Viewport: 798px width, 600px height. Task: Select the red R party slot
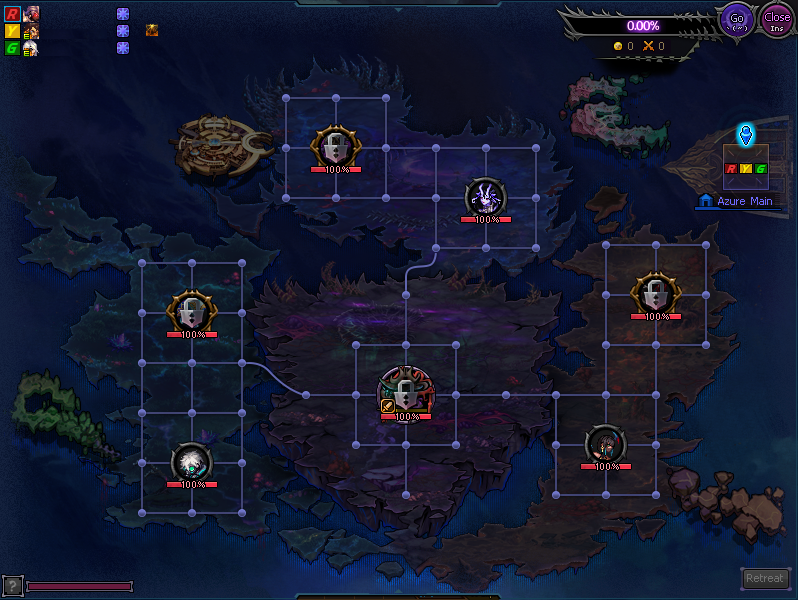pyautogui.click(x=13, y=14)
